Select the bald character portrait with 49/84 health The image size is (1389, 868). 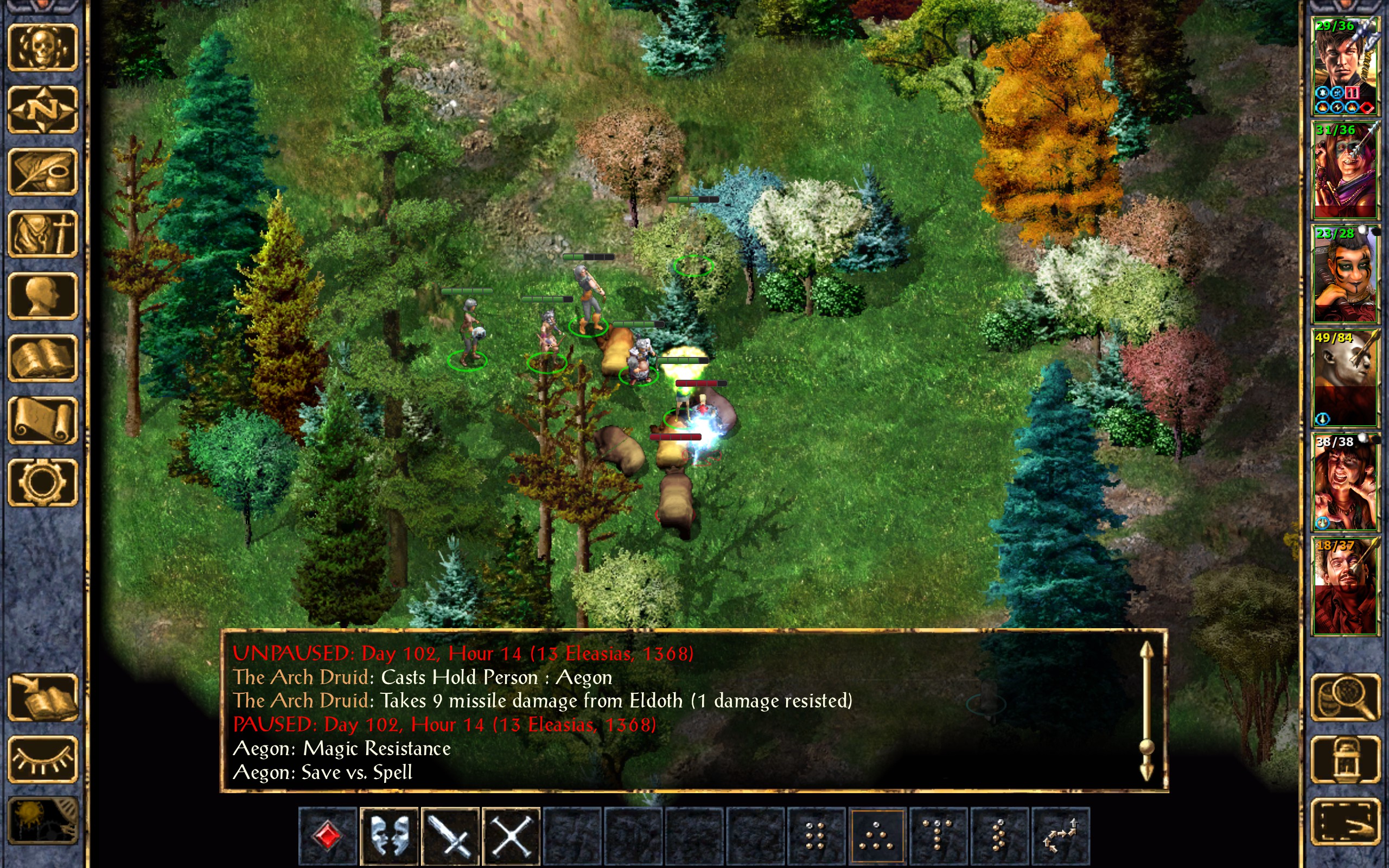pyautogui.click(x=1345, y=378)
